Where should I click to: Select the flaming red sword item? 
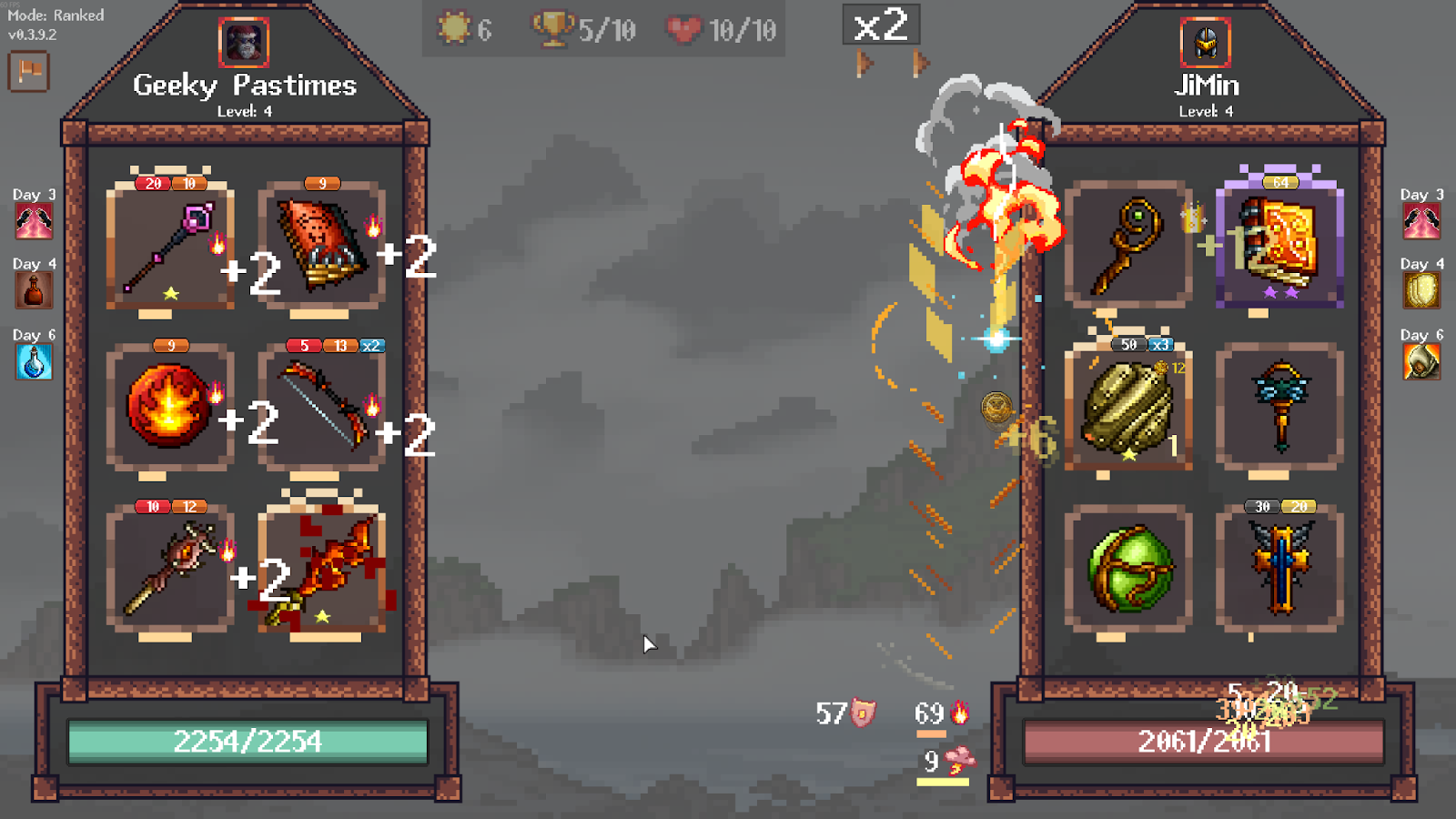[321, 569]
